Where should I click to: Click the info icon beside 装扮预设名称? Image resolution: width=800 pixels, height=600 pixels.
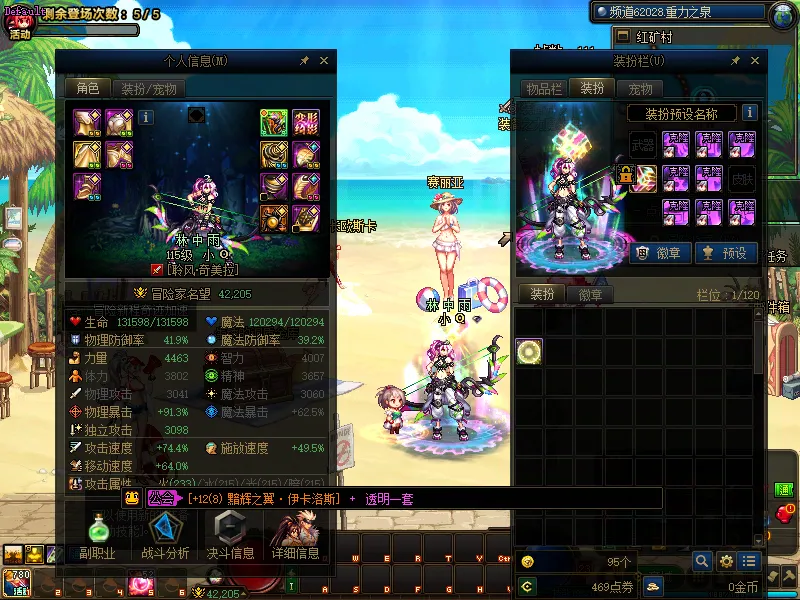(749, 113)
